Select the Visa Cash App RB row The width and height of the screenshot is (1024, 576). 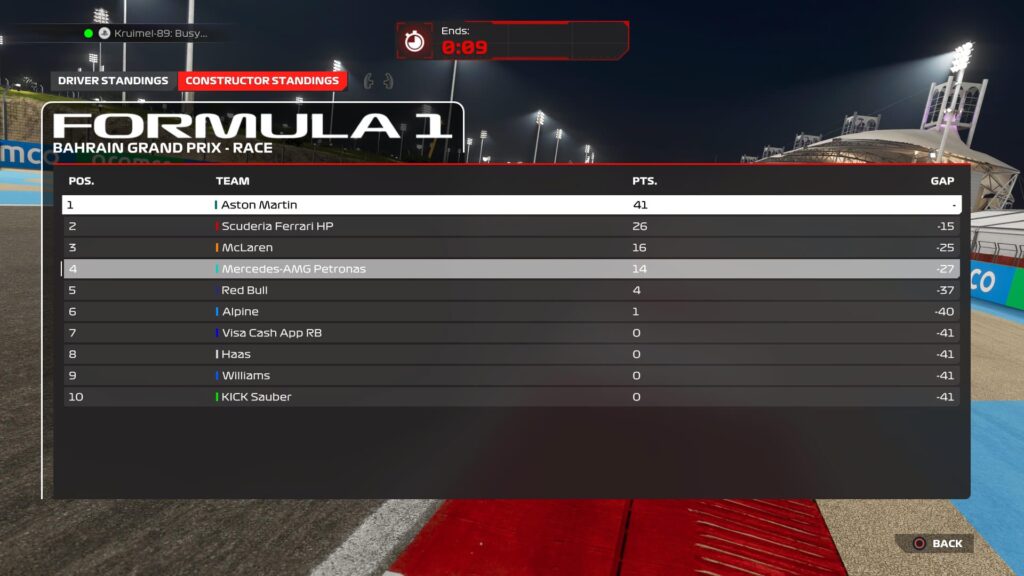tap(510, 333)
